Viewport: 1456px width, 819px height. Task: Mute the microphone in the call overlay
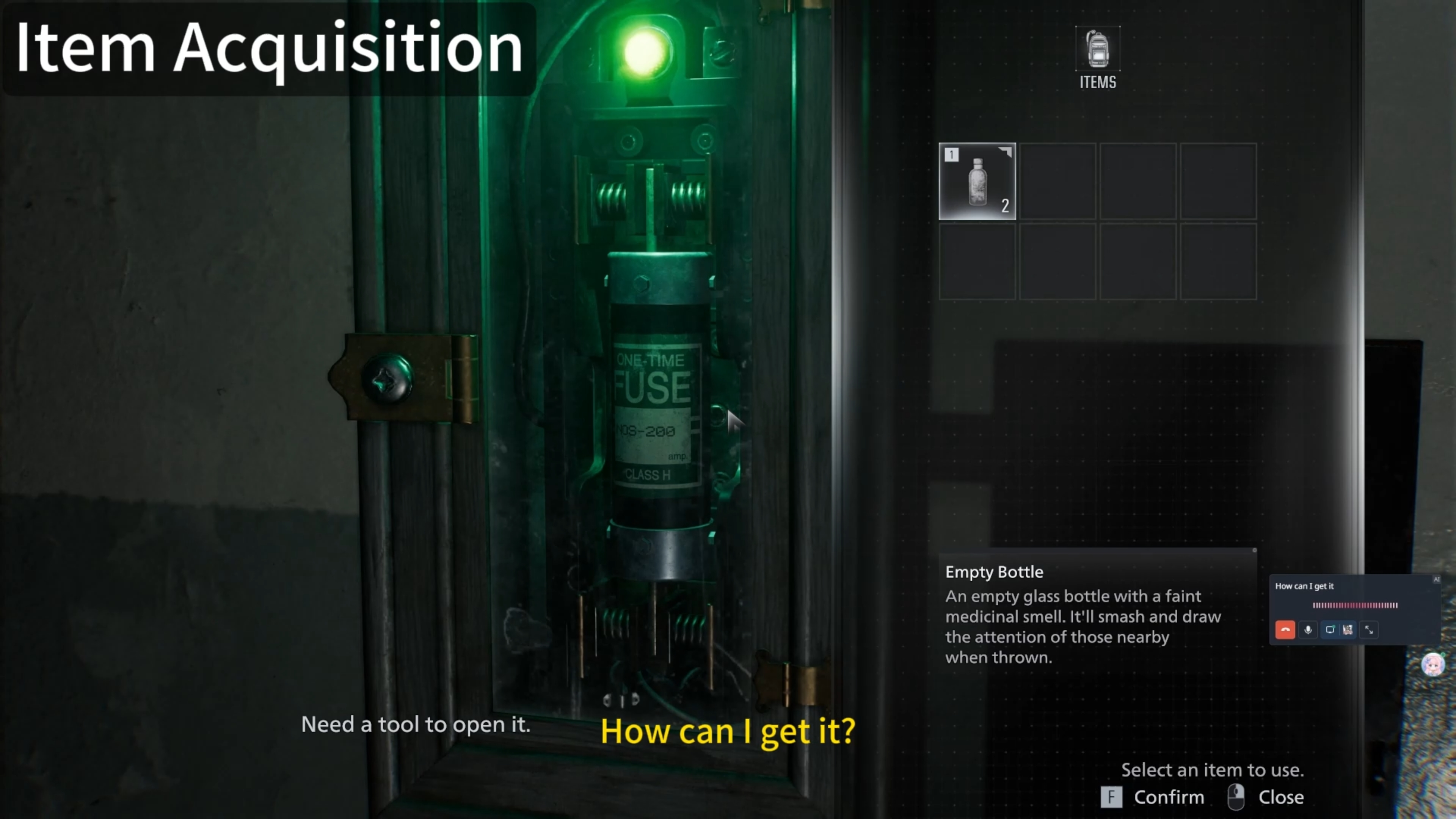coord(1308,630)
